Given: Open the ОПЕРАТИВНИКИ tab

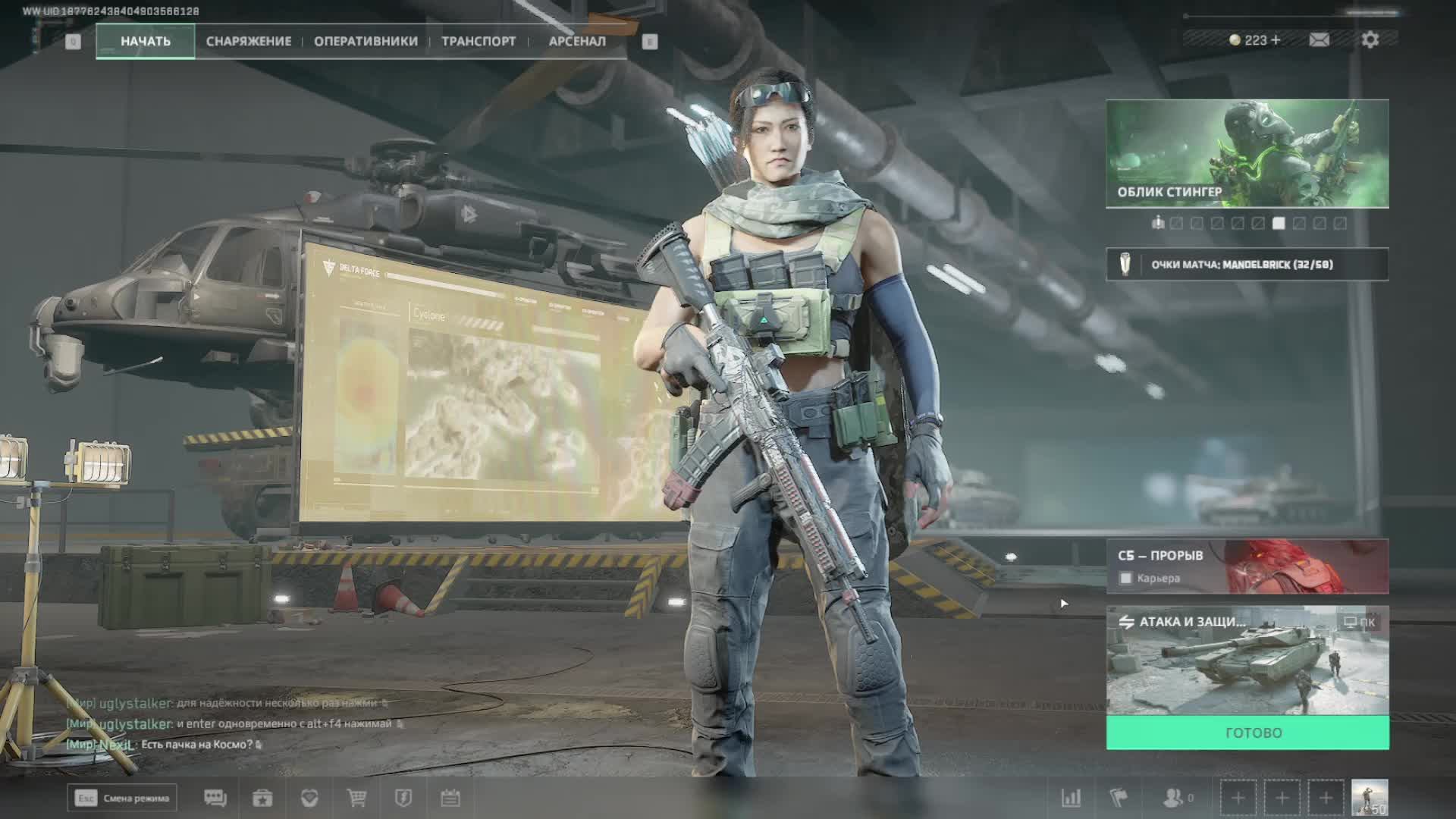Looking at the screenshot, I should point(366,41).
